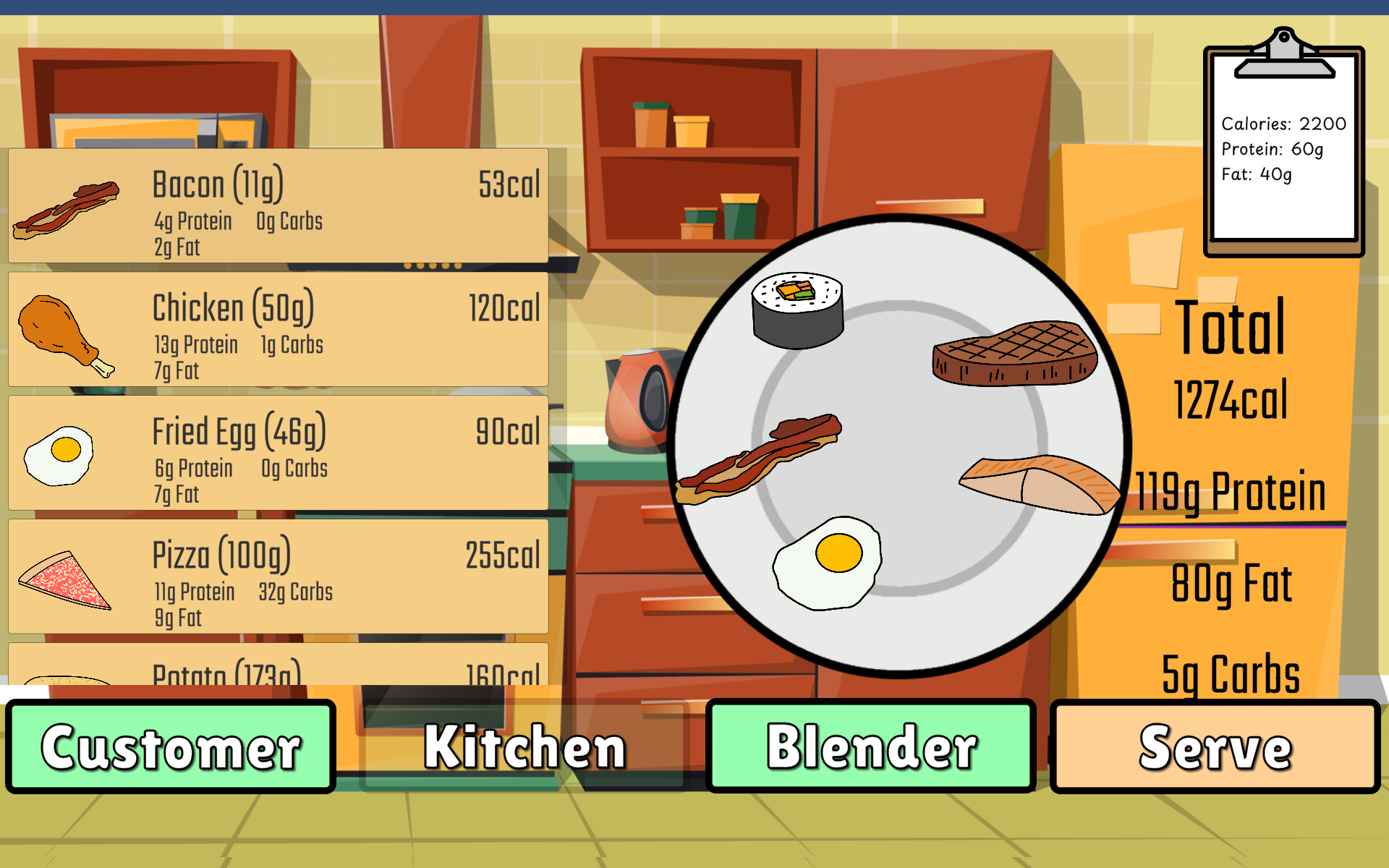Viewport: 1389px width, 868px height.
Task: Select the Chicken (50g) food row
Action: (278, 330)
